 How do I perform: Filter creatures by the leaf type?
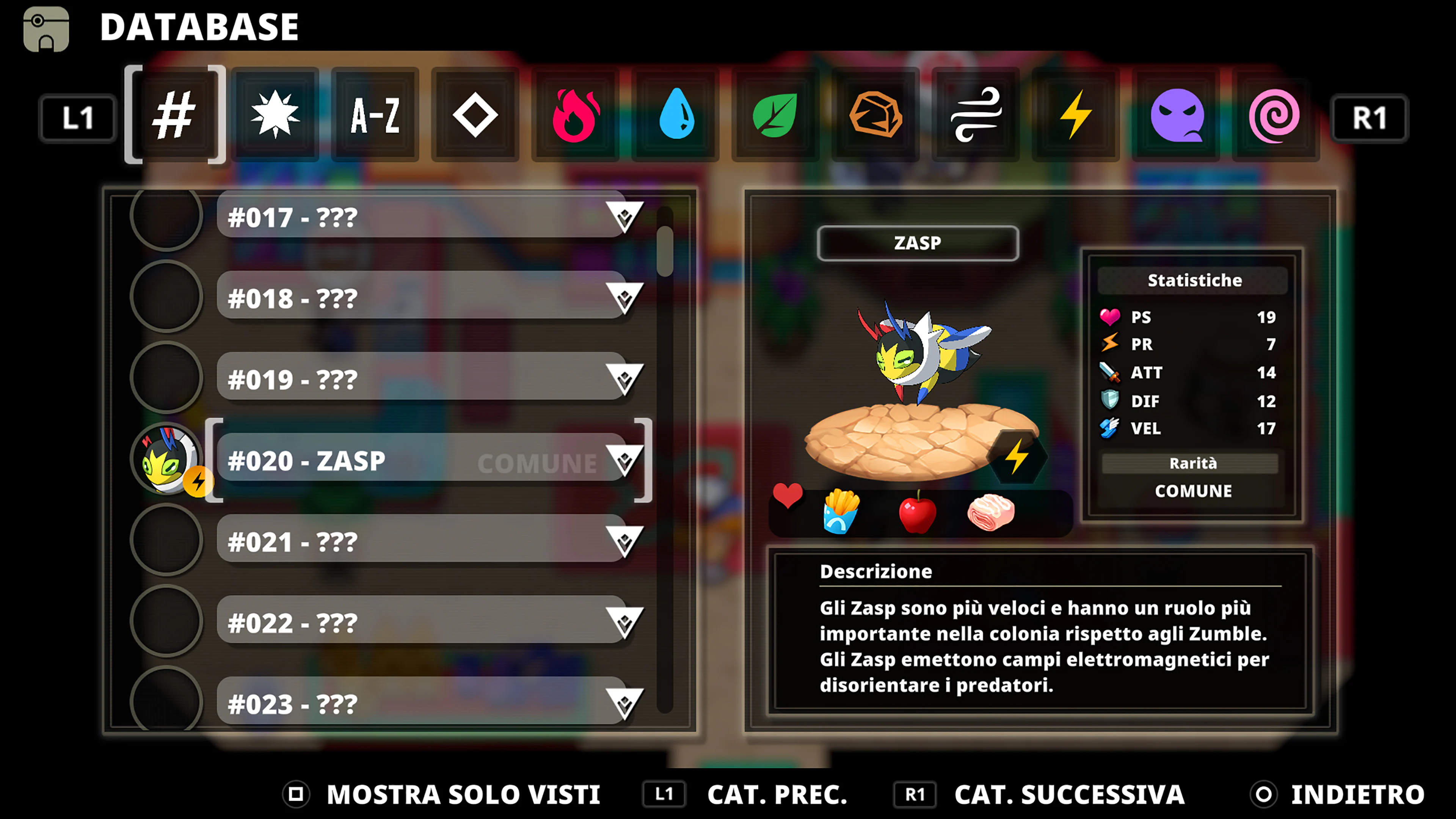pyautogui.click(x=775, y=117)
